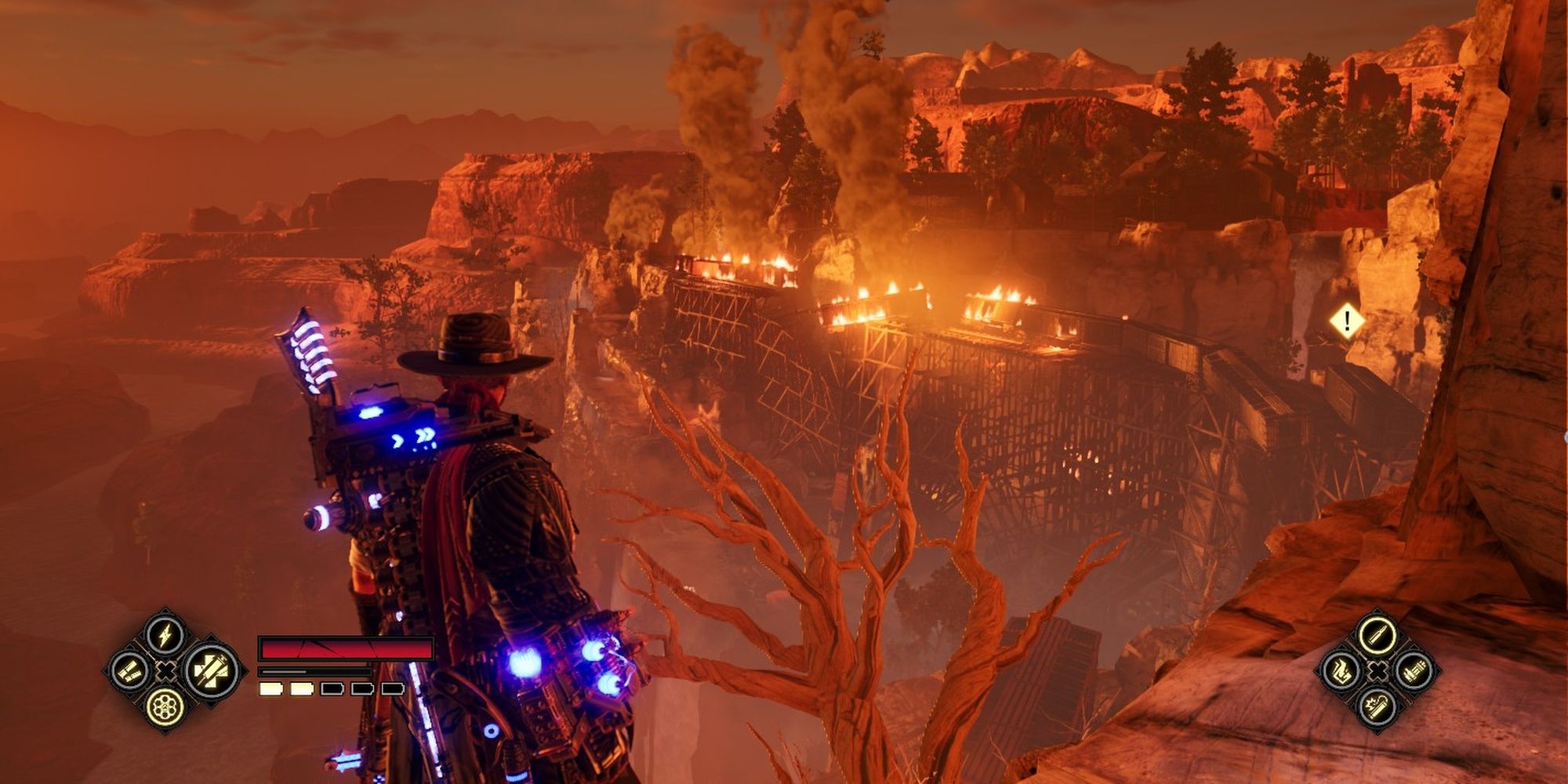The width and height of the screenshot is (1568, 784).
Task: Toggle the center X of the left weapon wheel
Action: click(x=165, y=670)
